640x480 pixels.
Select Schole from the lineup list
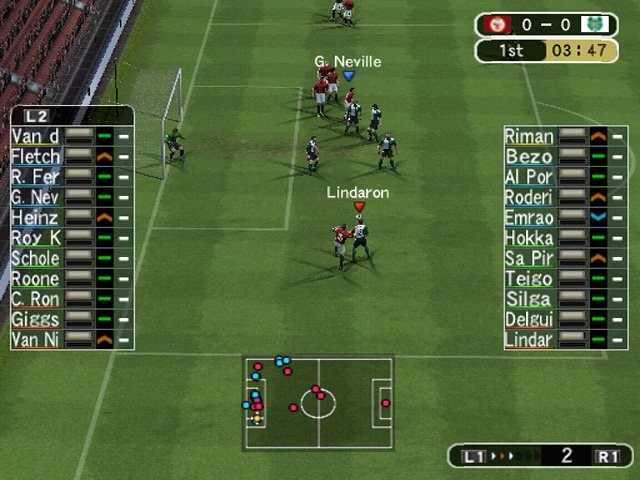click(36, 258)
